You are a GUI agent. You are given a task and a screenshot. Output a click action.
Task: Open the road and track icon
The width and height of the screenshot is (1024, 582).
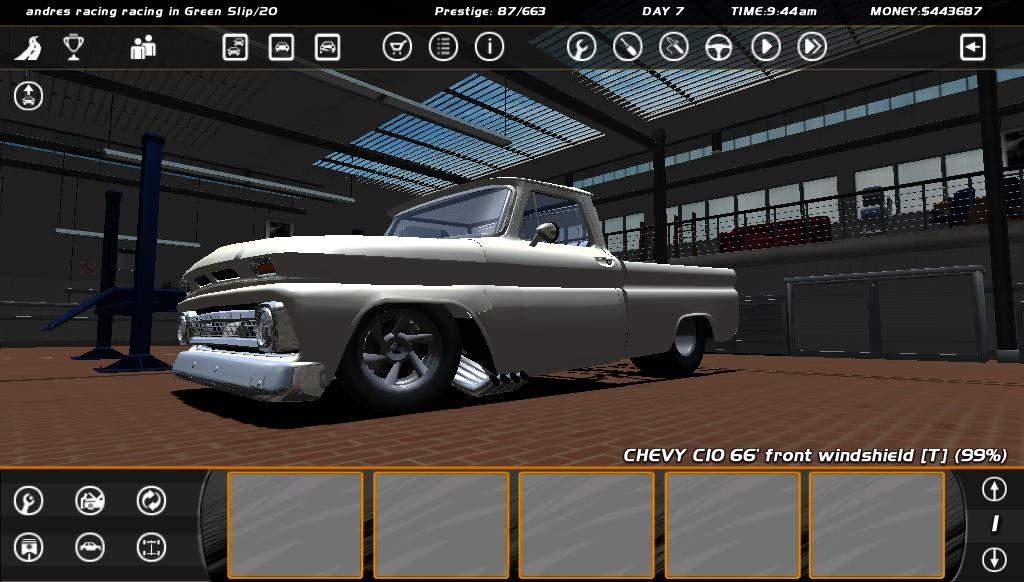[28, 47]
